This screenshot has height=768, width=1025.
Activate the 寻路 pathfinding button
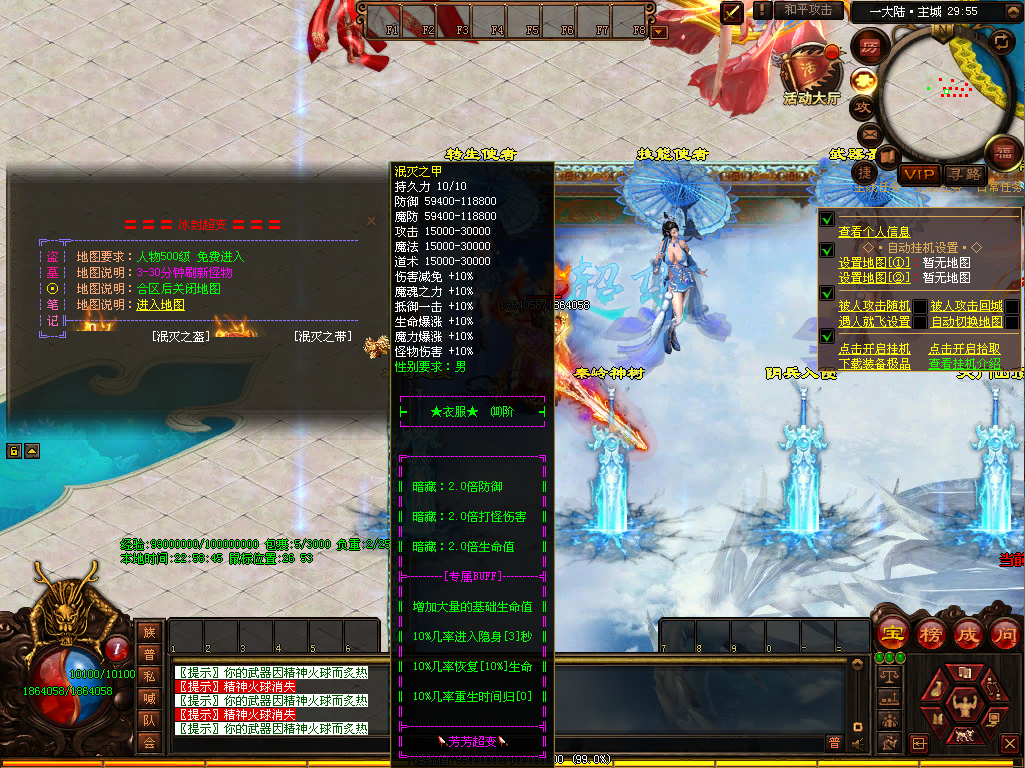click(x=964, y=174)
